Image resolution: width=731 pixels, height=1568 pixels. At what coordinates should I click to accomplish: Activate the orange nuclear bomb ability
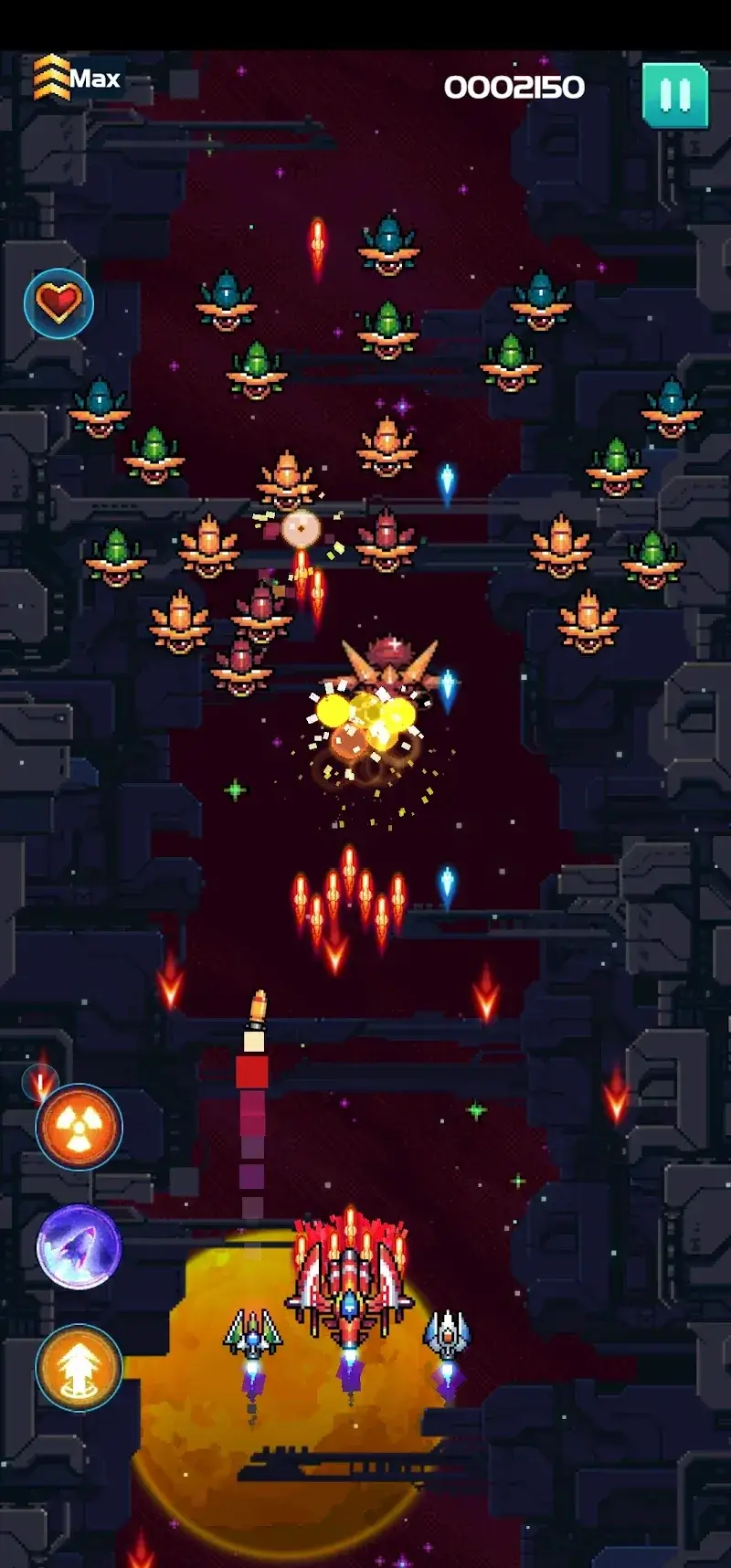click(79, 1127)
